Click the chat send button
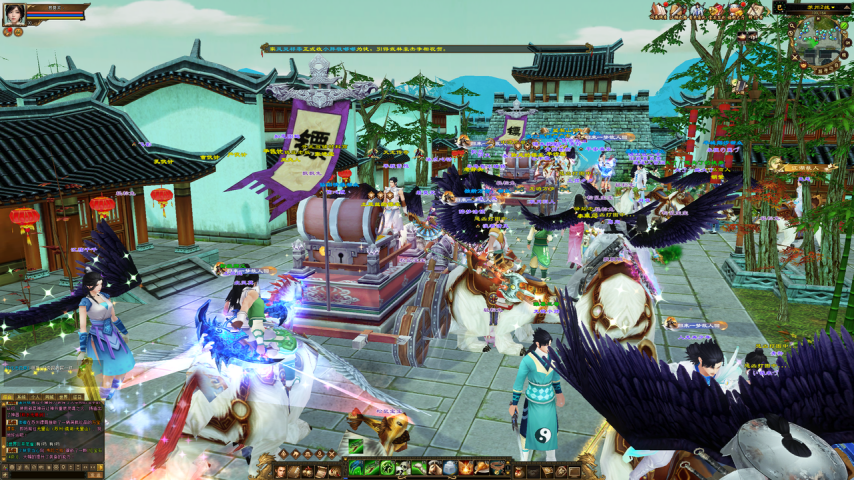The width and height of the screenshot is (854, 480). point(95,475)
